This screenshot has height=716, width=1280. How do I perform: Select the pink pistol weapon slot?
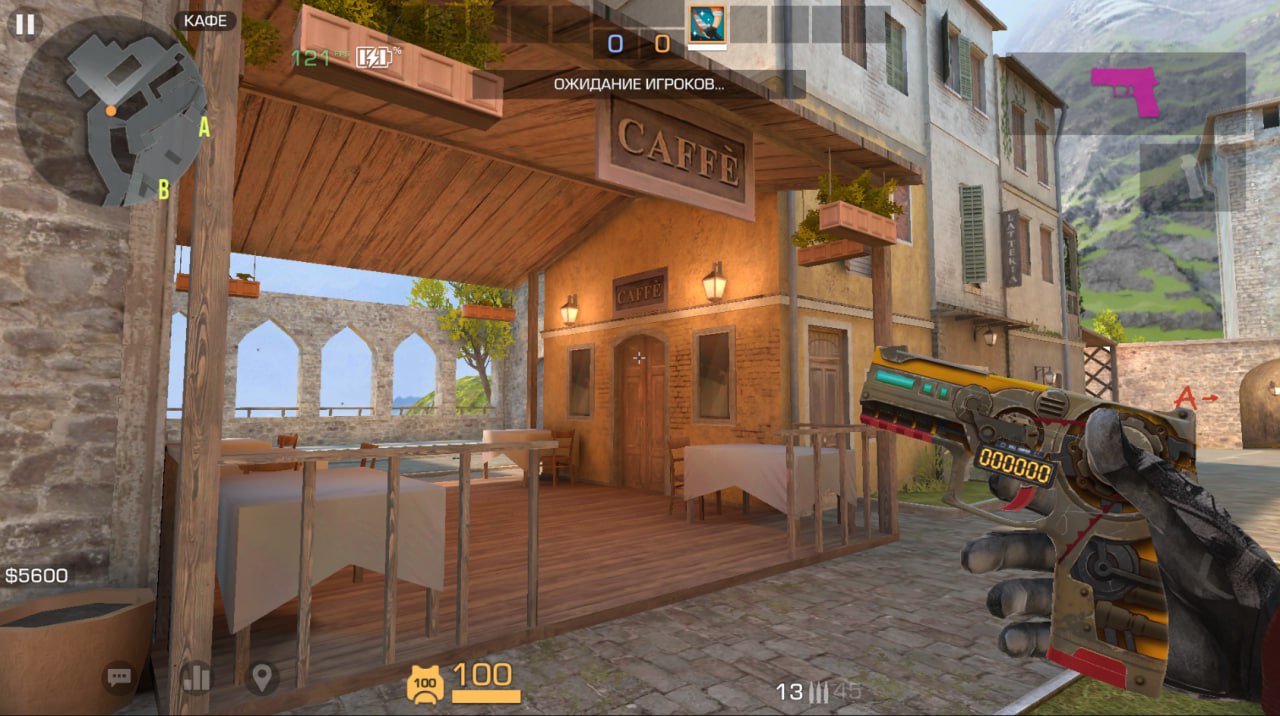tap(1126, 92)
